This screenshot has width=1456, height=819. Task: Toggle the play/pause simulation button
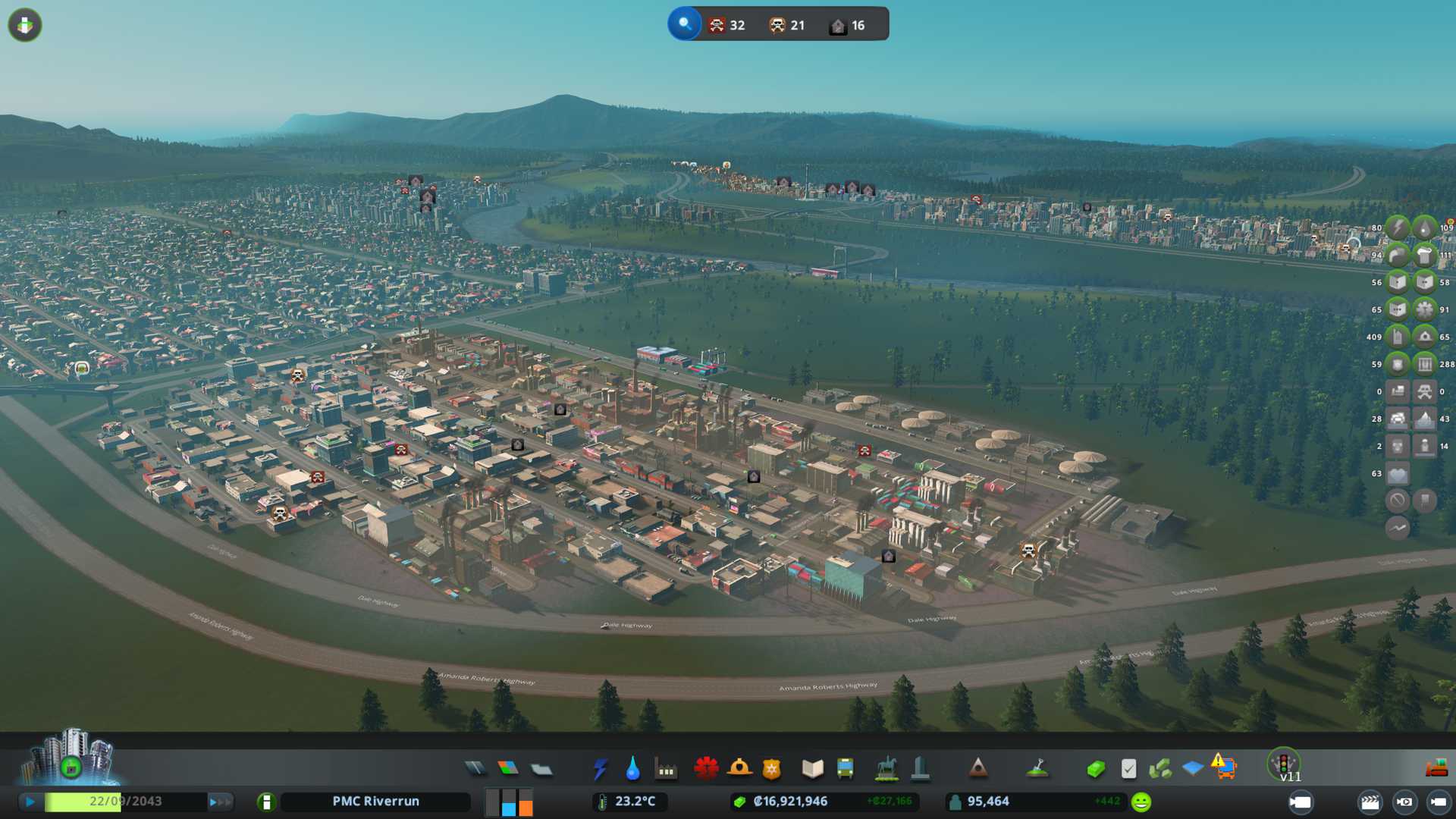(30, 802)
